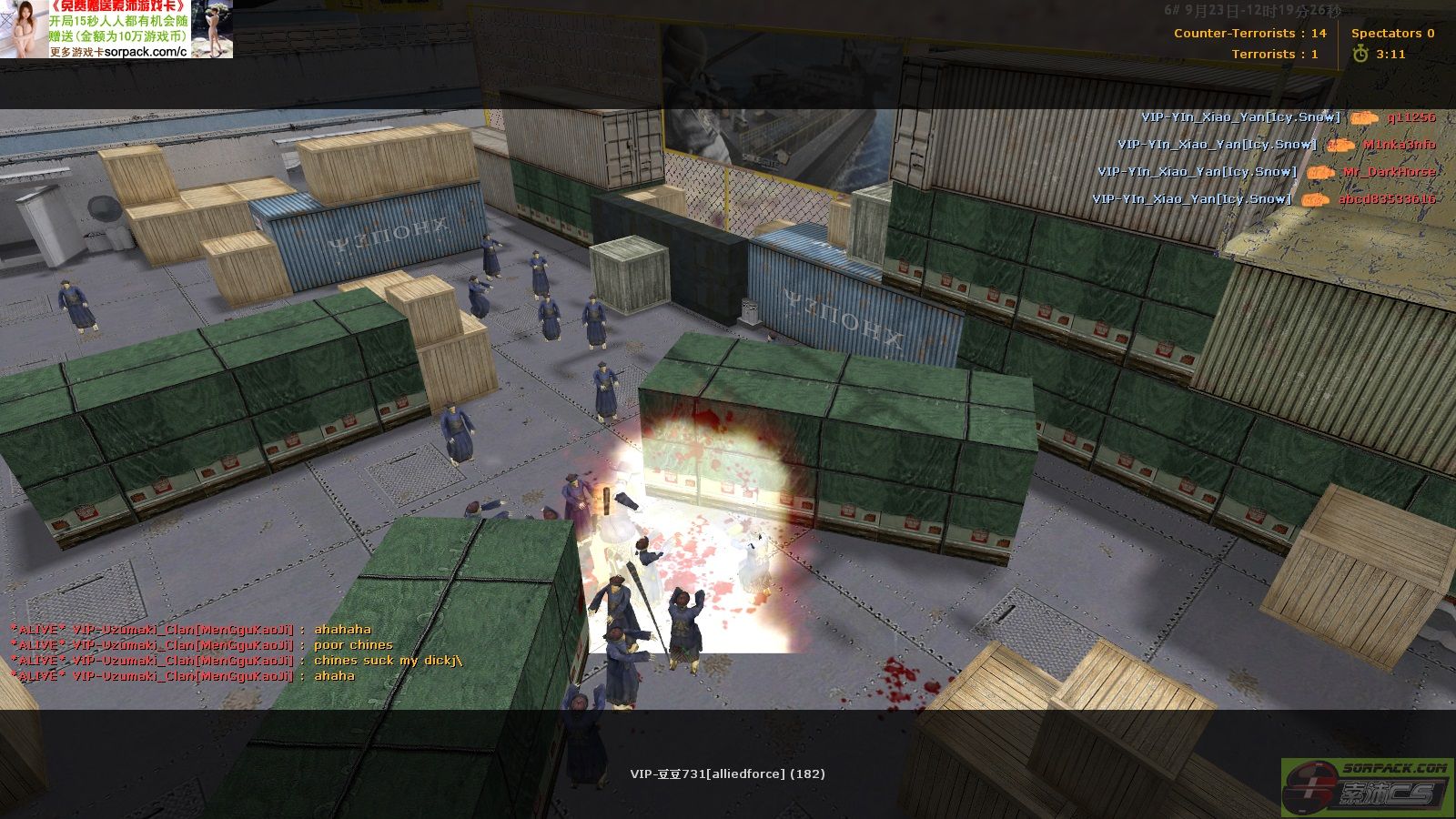
Task: Open the Chinese game card ad banner
Action: pyautogui.click(x=116, y=29)
